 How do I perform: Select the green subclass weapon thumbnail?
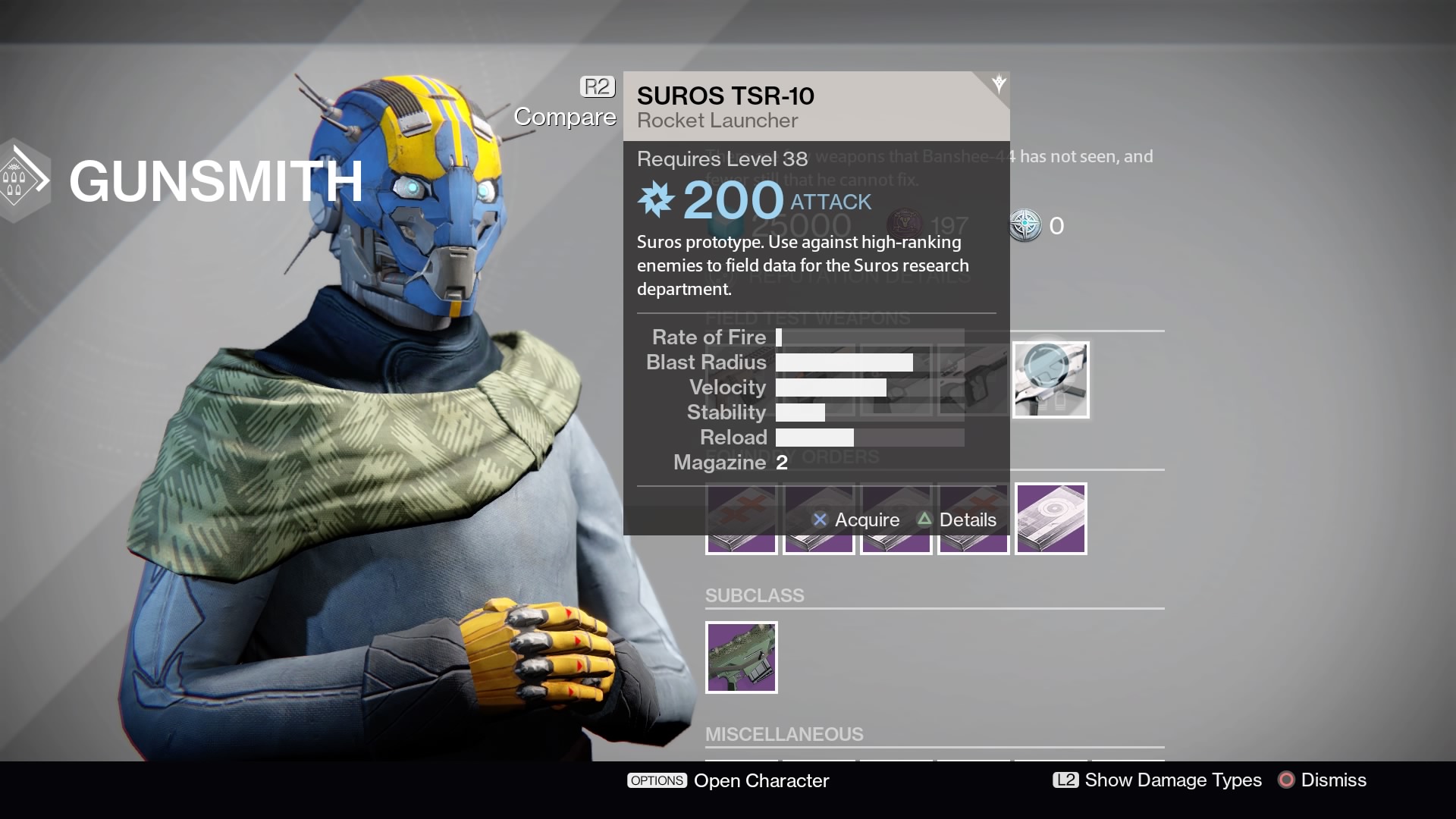point(742,657)
